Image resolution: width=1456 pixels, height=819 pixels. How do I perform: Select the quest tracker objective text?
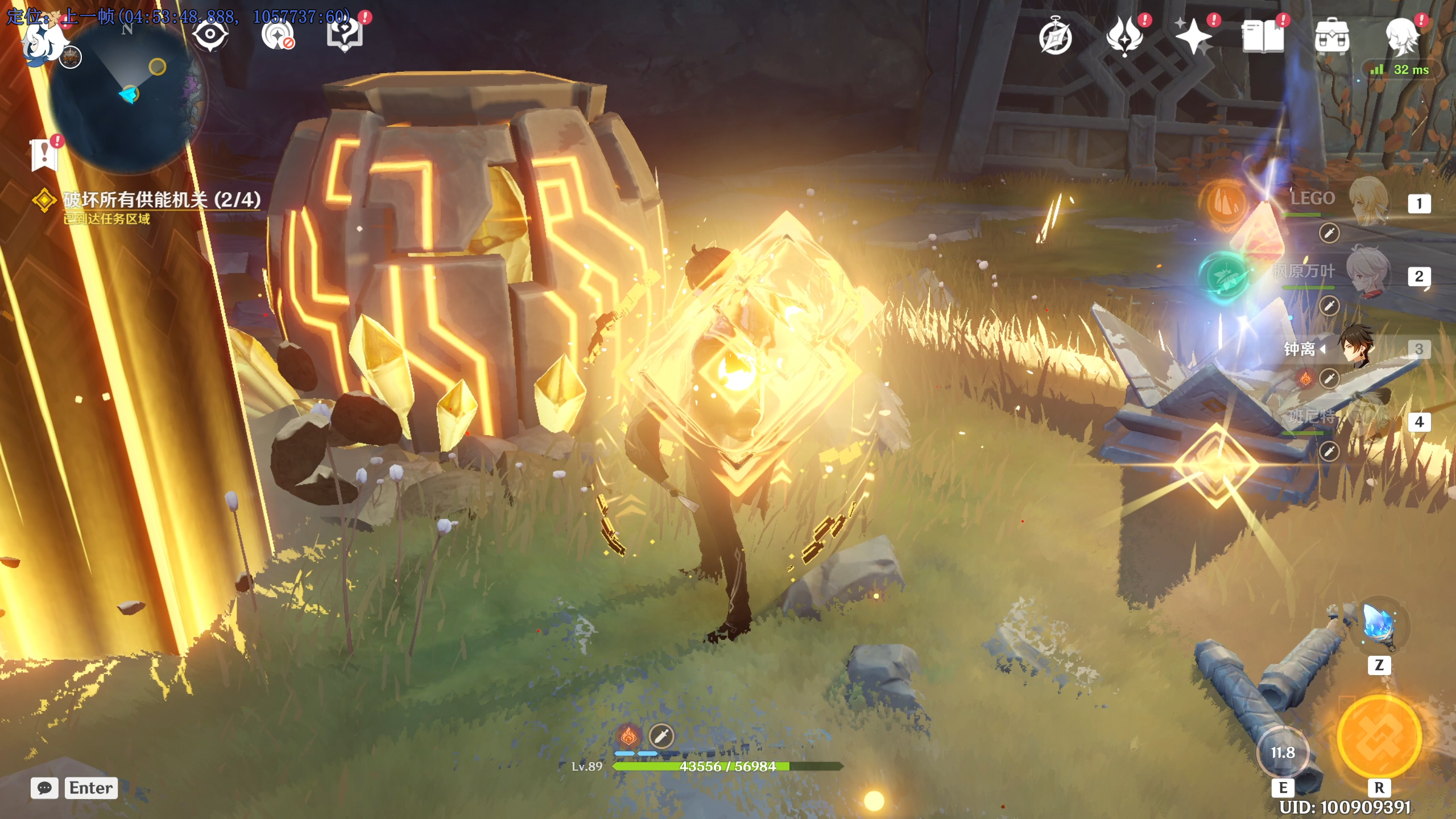click(x=162, y=200)
